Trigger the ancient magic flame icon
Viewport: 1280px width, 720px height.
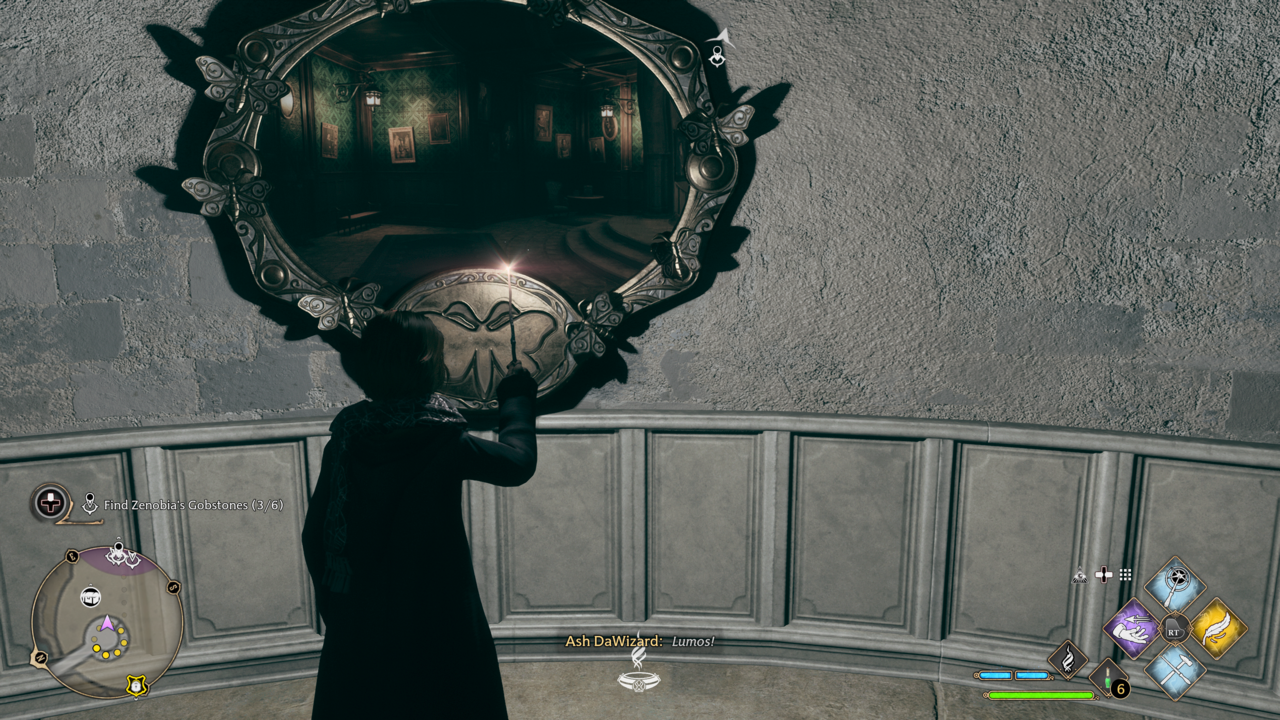(1068, 659)
